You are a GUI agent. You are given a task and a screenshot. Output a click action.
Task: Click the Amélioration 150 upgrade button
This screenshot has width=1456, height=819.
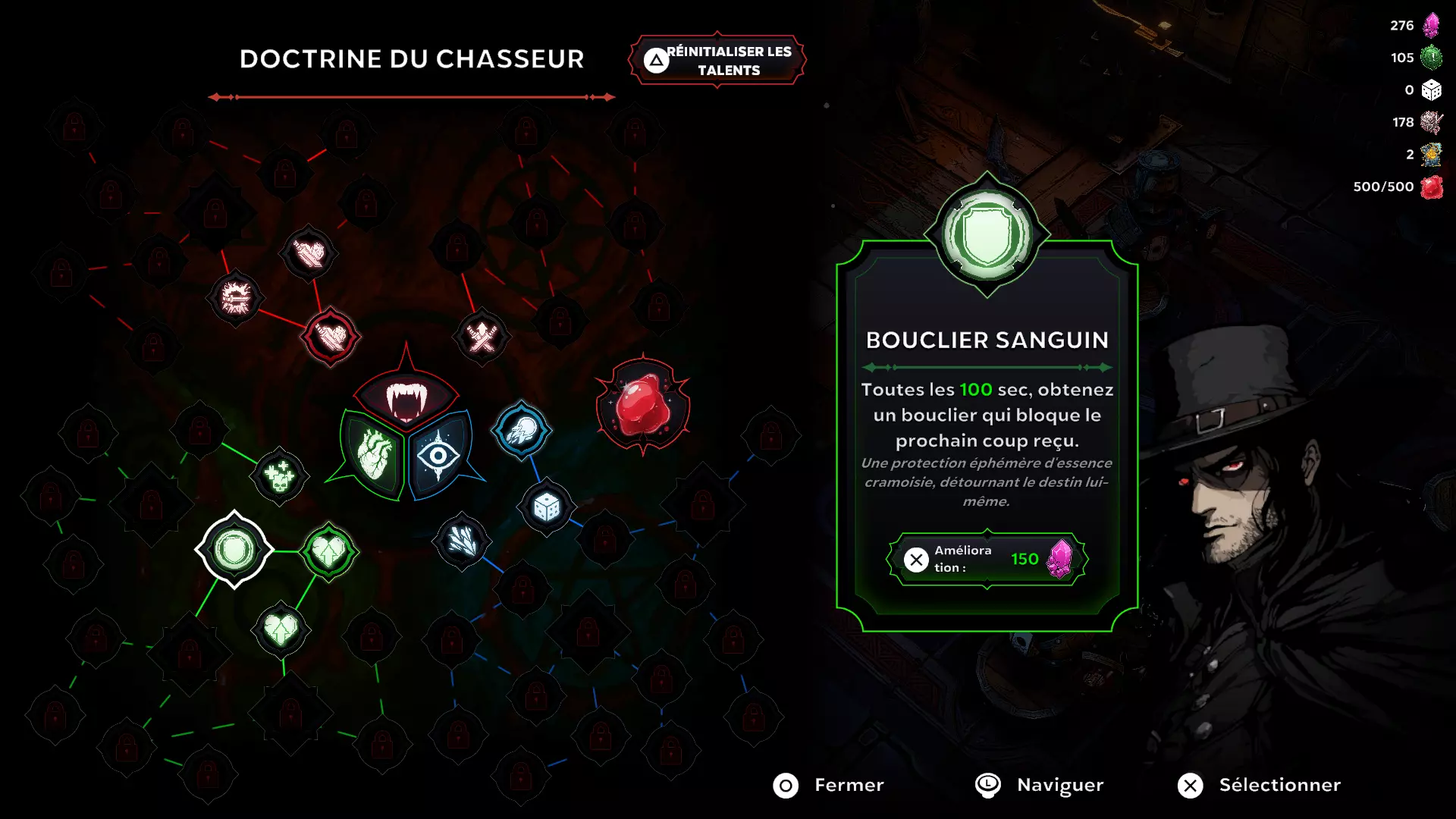[987, 560]
